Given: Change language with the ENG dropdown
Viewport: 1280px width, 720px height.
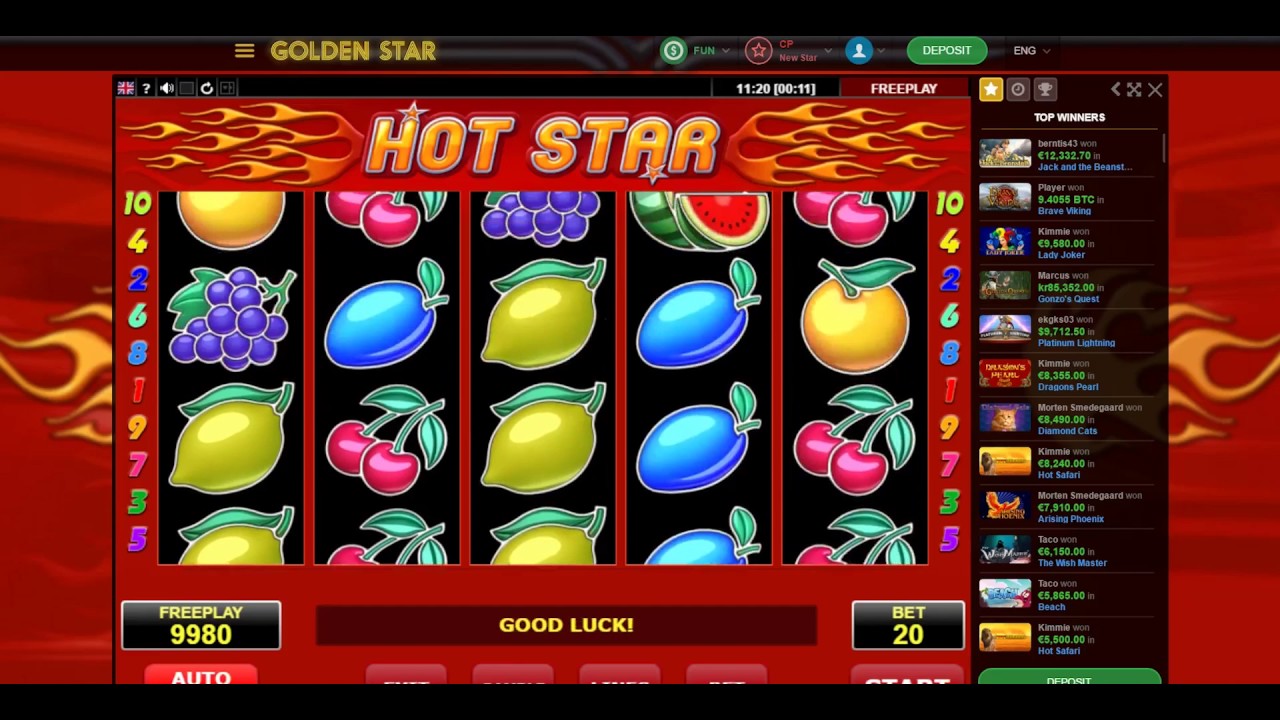Looking at the screenshot, I should tap(1031, 50).
